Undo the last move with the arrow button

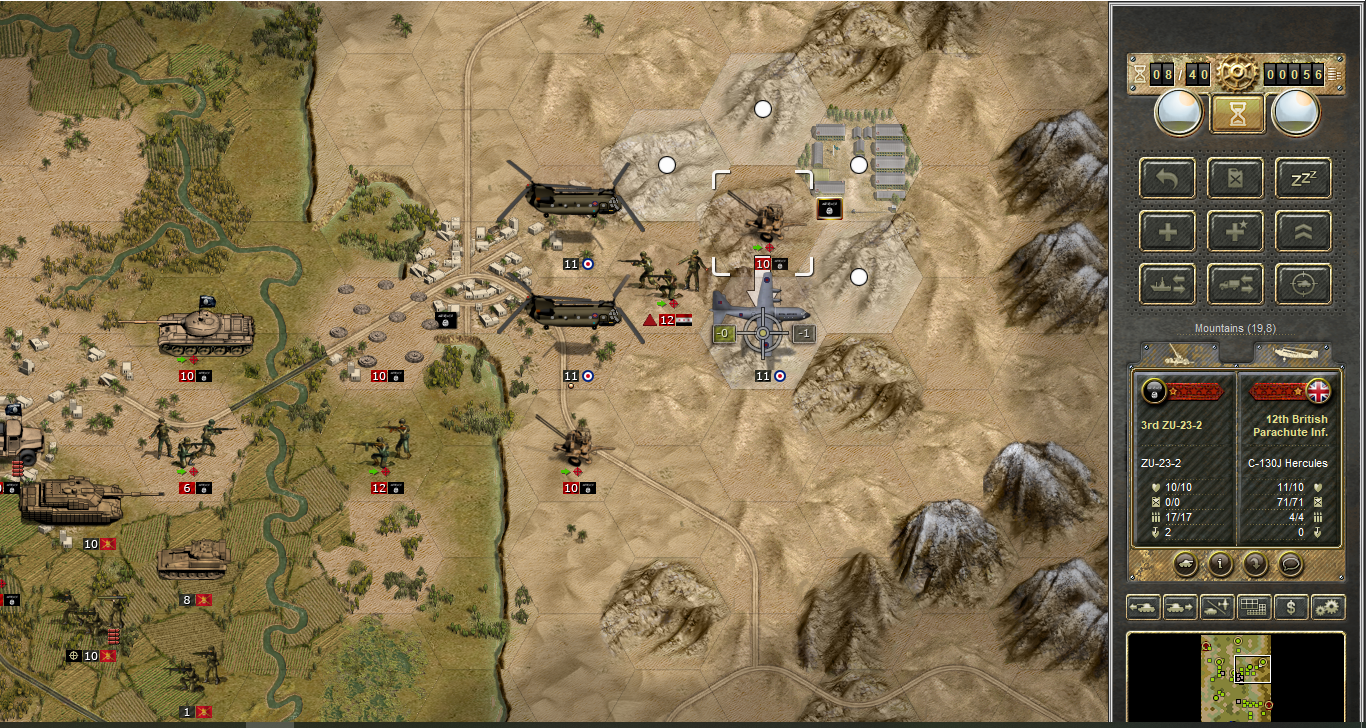click(1167, 178)
